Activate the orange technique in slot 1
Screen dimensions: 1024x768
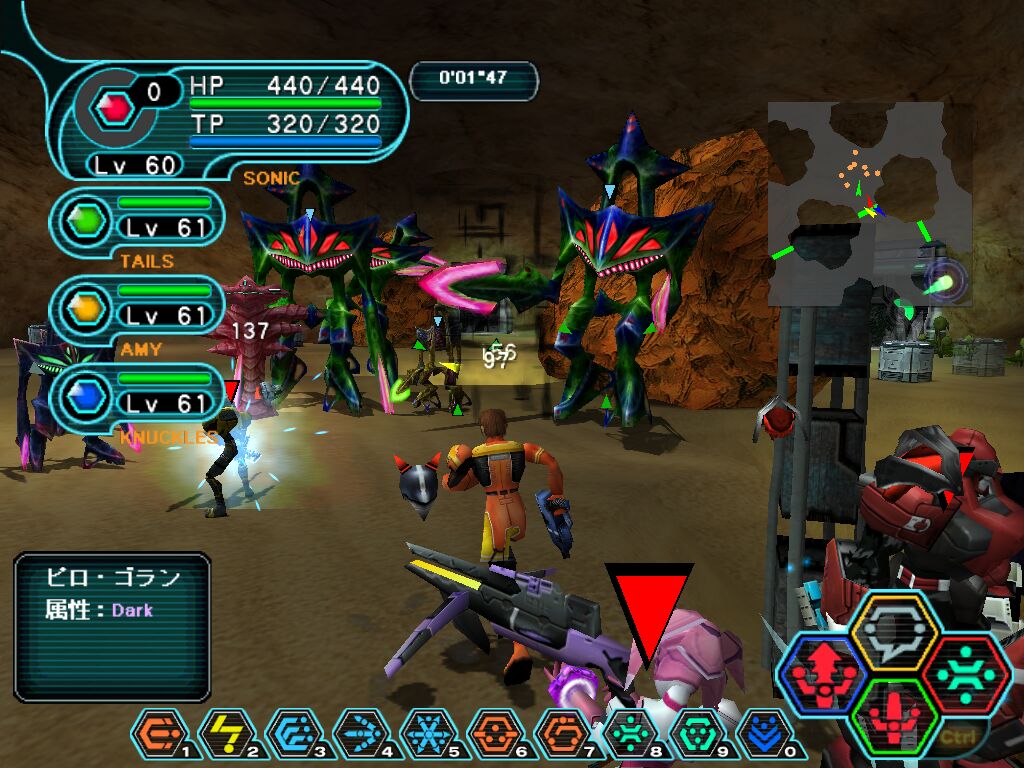pos(158,735)
